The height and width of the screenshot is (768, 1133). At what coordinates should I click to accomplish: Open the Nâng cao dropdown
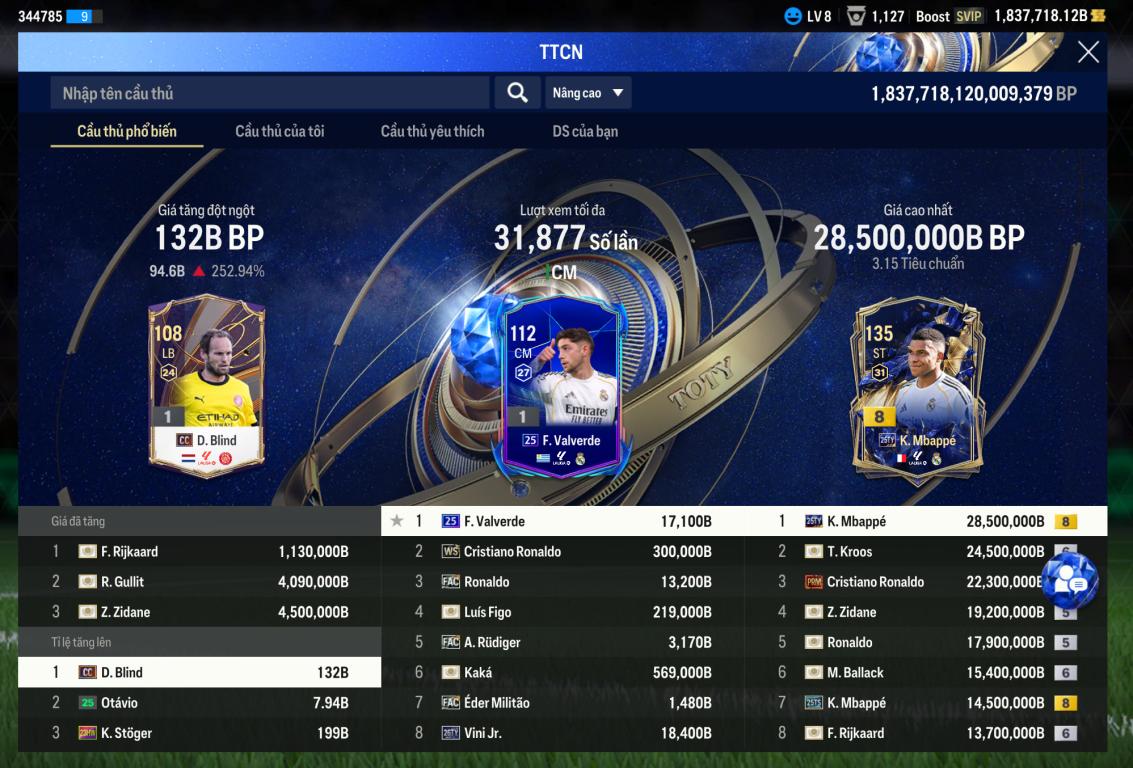click(x=589, y=93)
